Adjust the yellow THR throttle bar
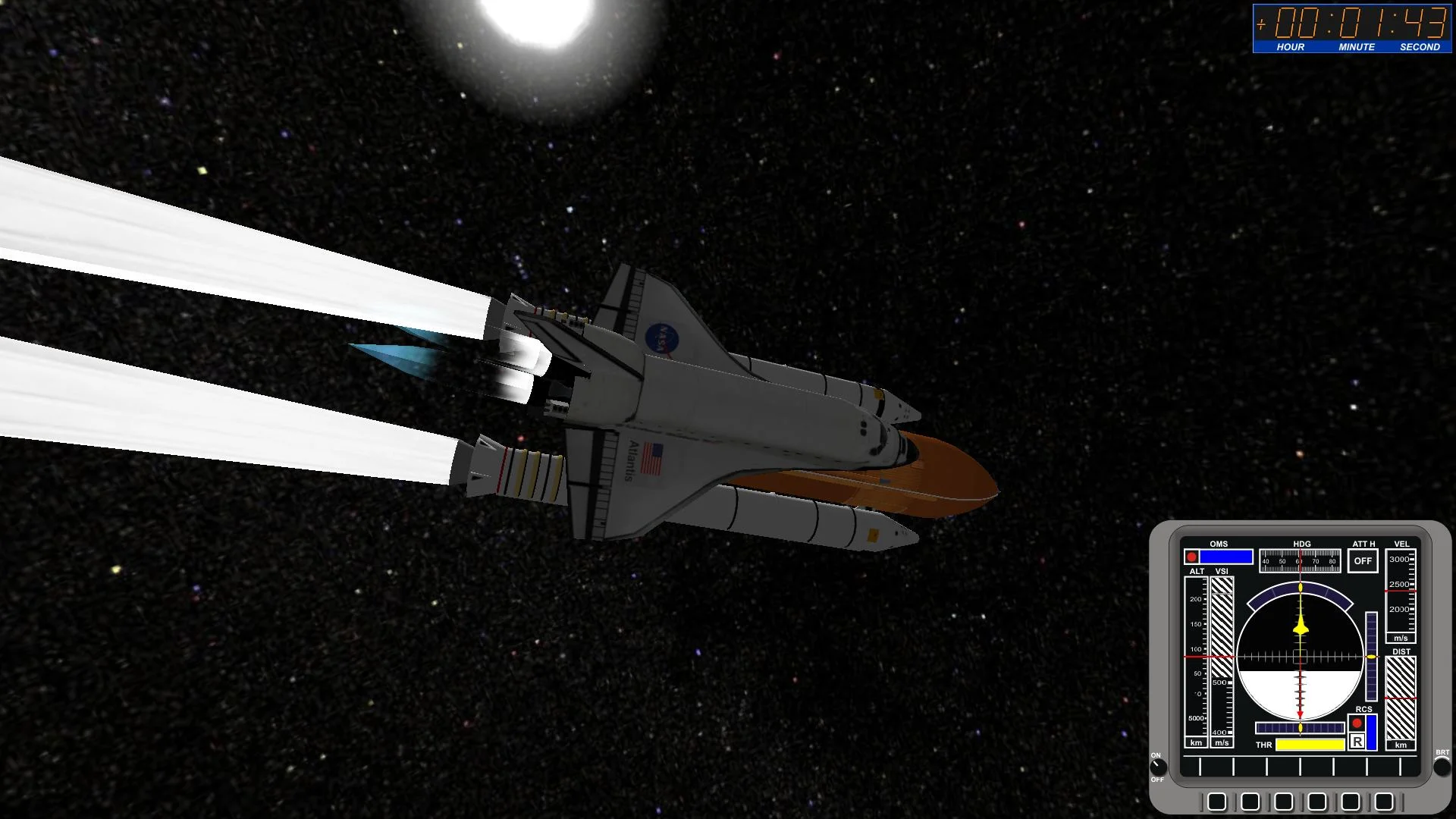This screenshot has width=1456, height=819. click(x=1311, y=746)
